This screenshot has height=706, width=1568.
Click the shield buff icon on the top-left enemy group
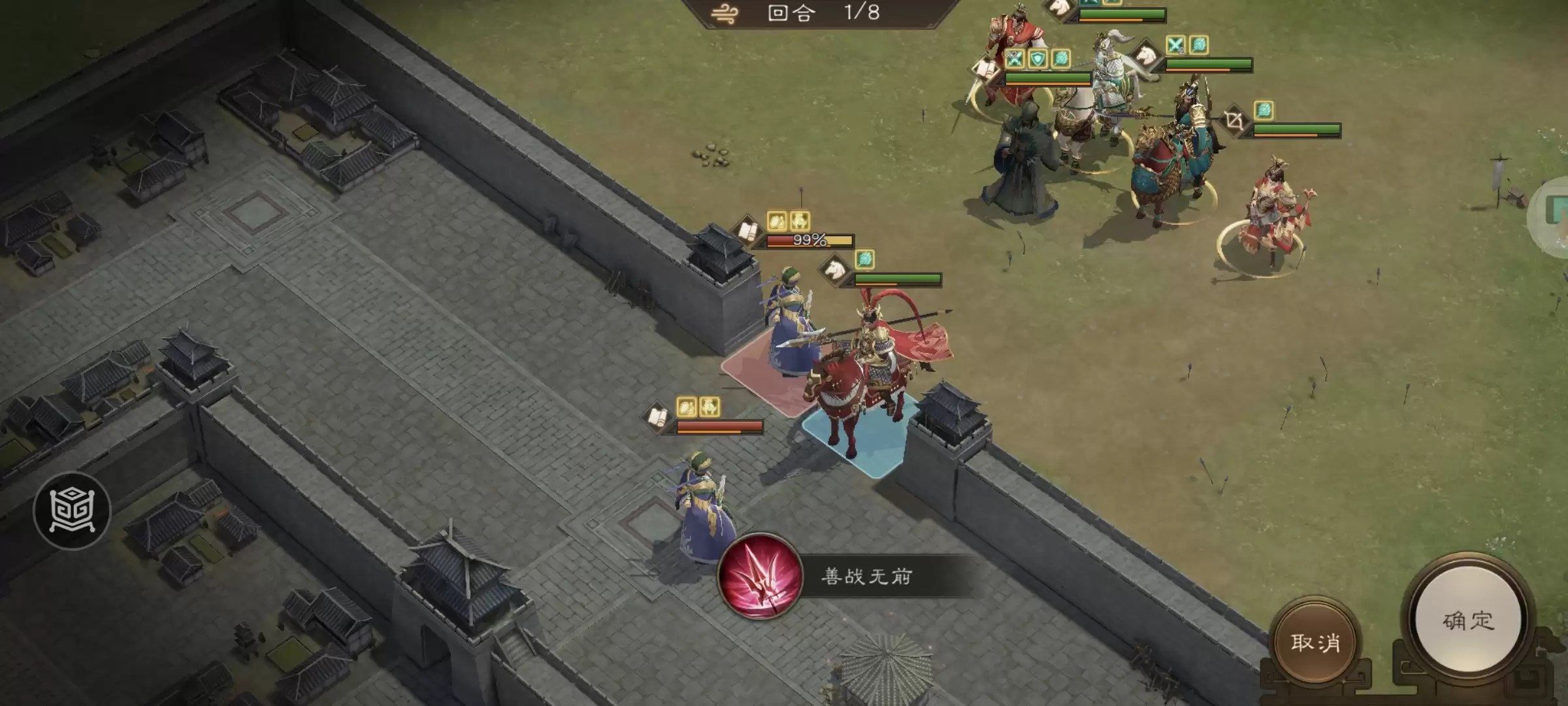[1038, 59]
